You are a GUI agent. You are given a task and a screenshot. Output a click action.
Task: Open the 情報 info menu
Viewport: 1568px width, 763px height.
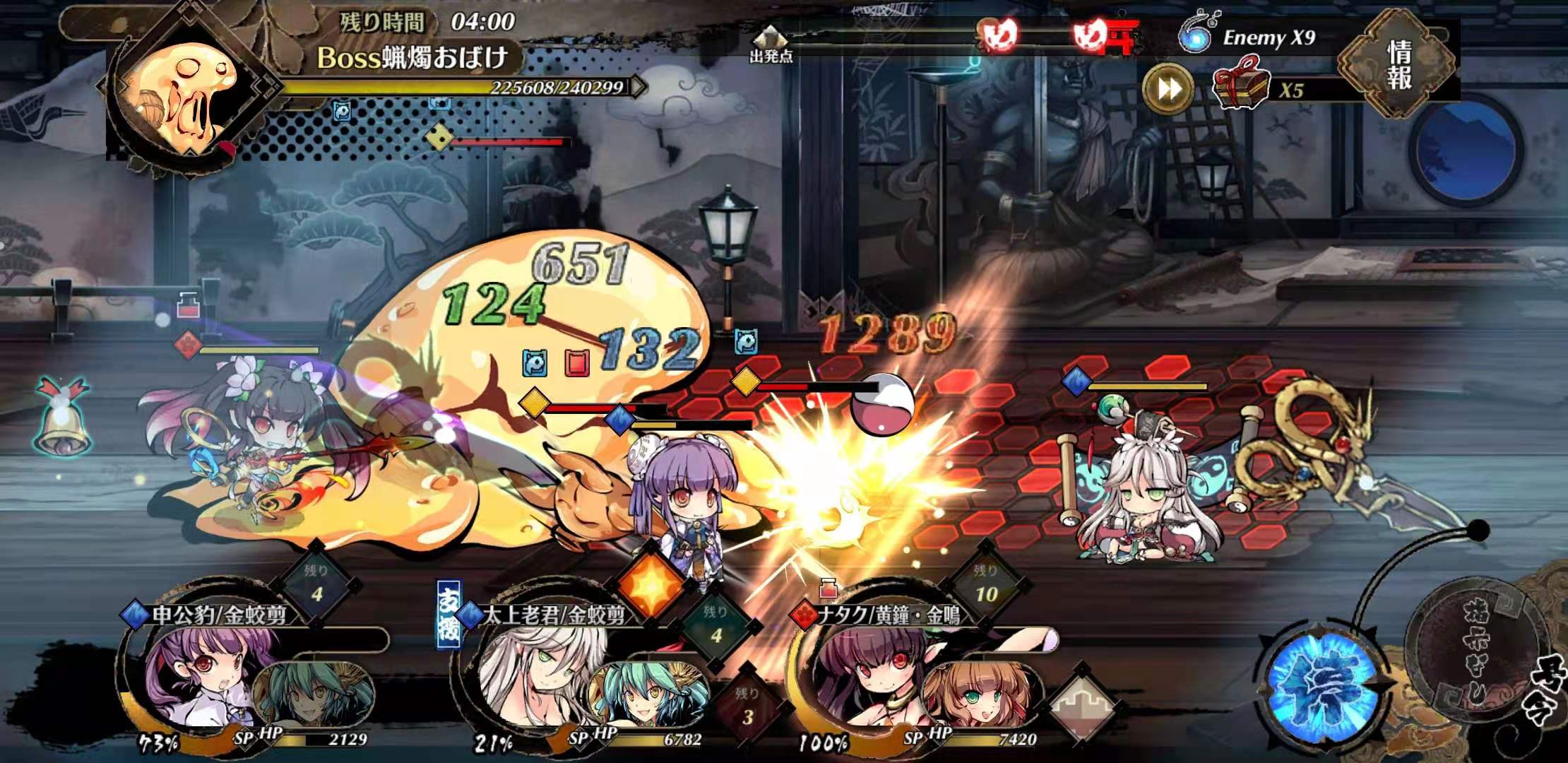coord(1398,65)
